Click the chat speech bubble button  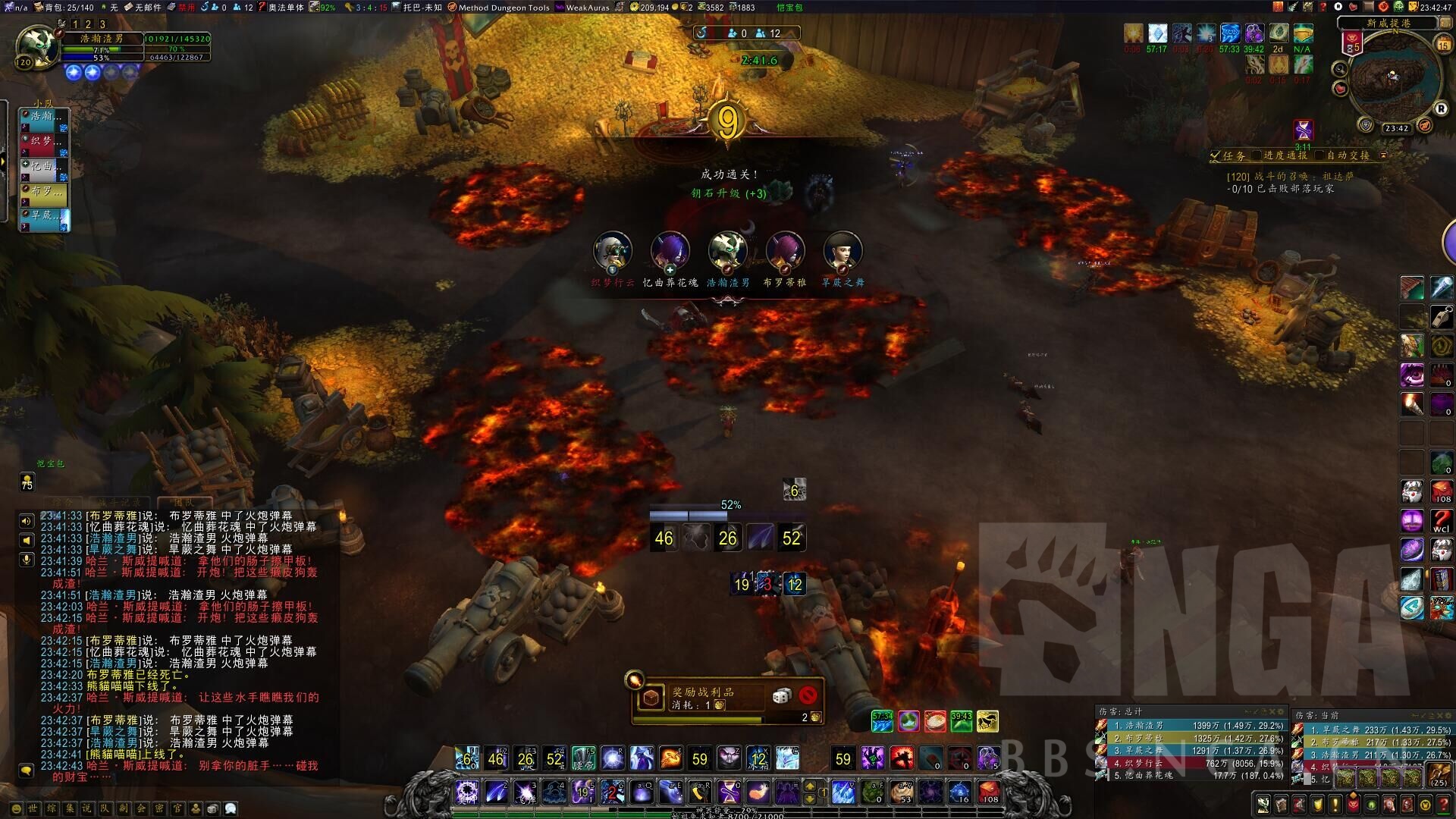point(27,770)
